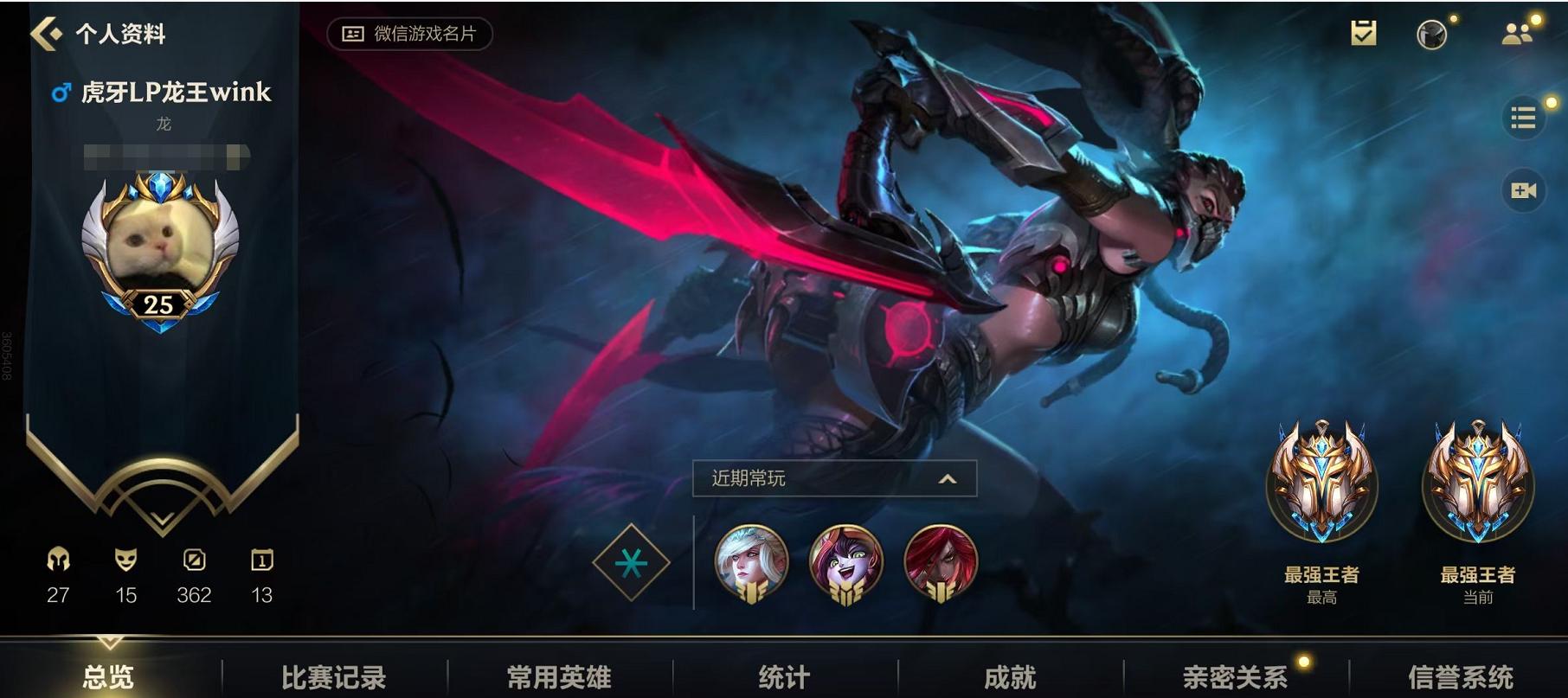
Task: Switch to the 比赛记录 tab
Action: [x=335, y=680]
